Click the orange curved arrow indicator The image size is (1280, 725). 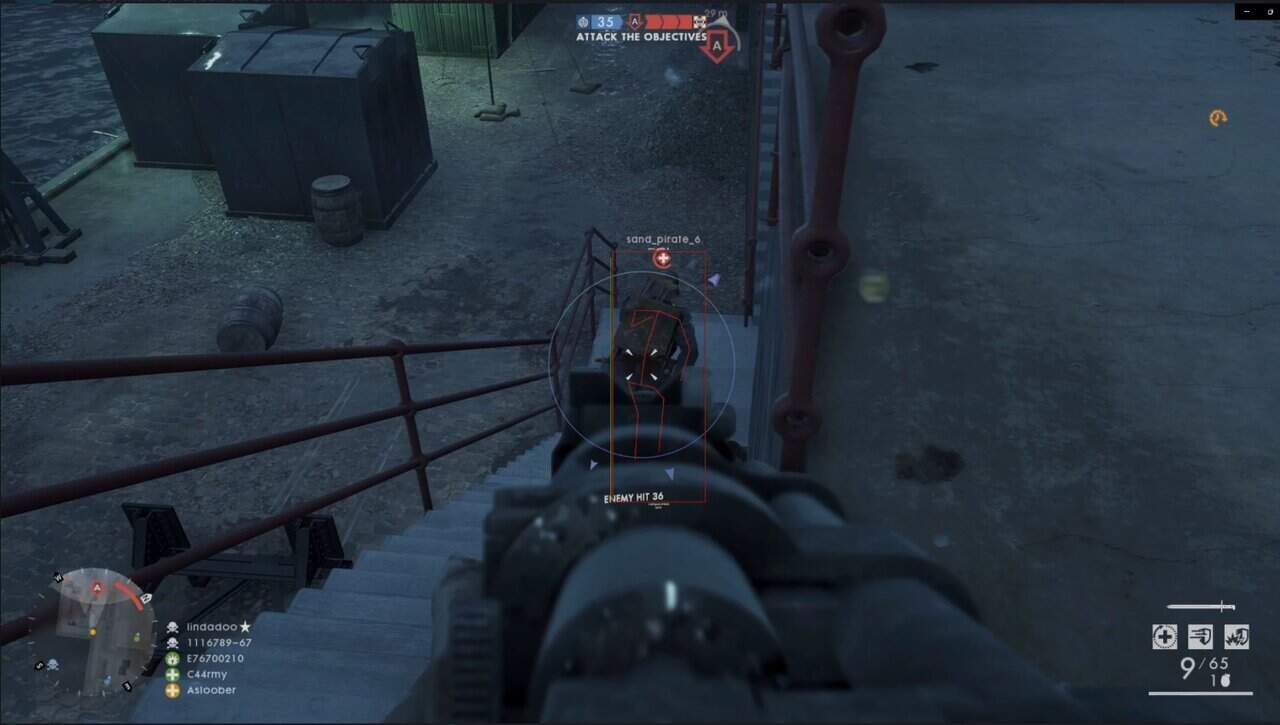click(x=1217, y=118)
